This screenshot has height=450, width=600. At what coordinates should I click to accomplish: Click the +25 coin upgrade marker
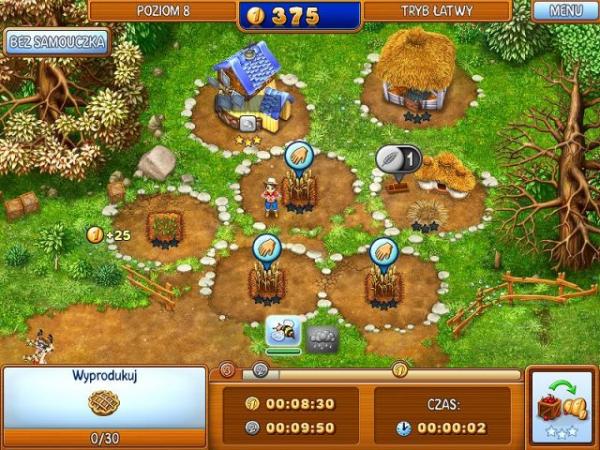[107, 235]
